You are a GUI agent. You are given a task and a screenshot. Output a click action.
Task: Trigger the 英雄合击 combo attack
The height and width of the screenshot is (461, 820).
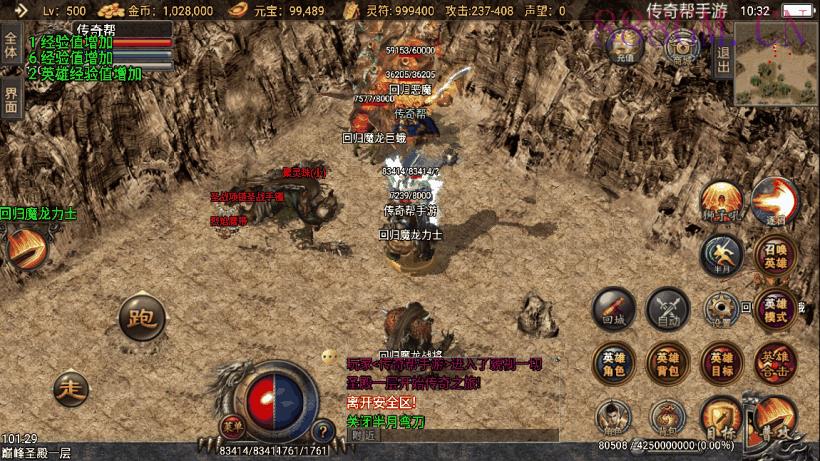point(776,364)
